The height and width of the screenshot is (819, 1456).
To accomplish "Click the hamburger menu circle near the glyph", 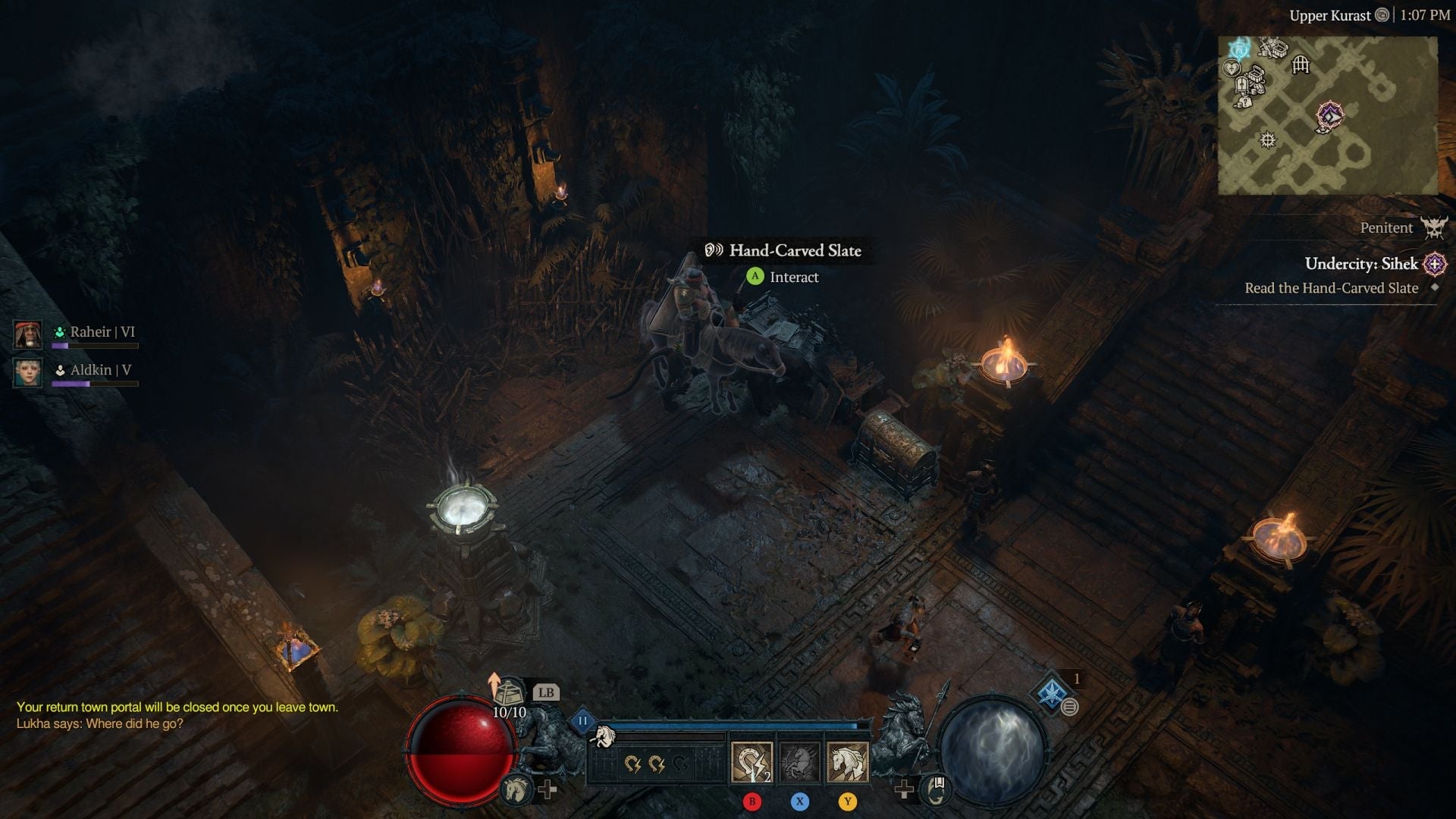I will pyautogui.click(x=1069, y=705).
